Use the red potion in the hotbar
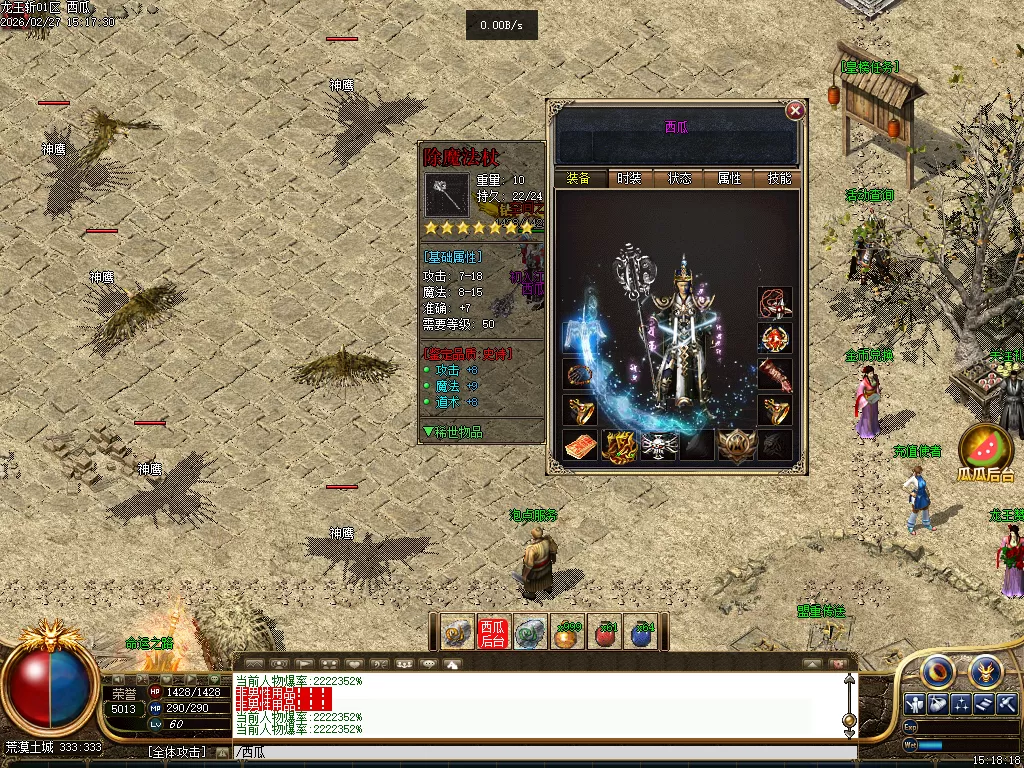Image resolution: width=1024 pixels, height=768 pixels. [x=606, y=632]
